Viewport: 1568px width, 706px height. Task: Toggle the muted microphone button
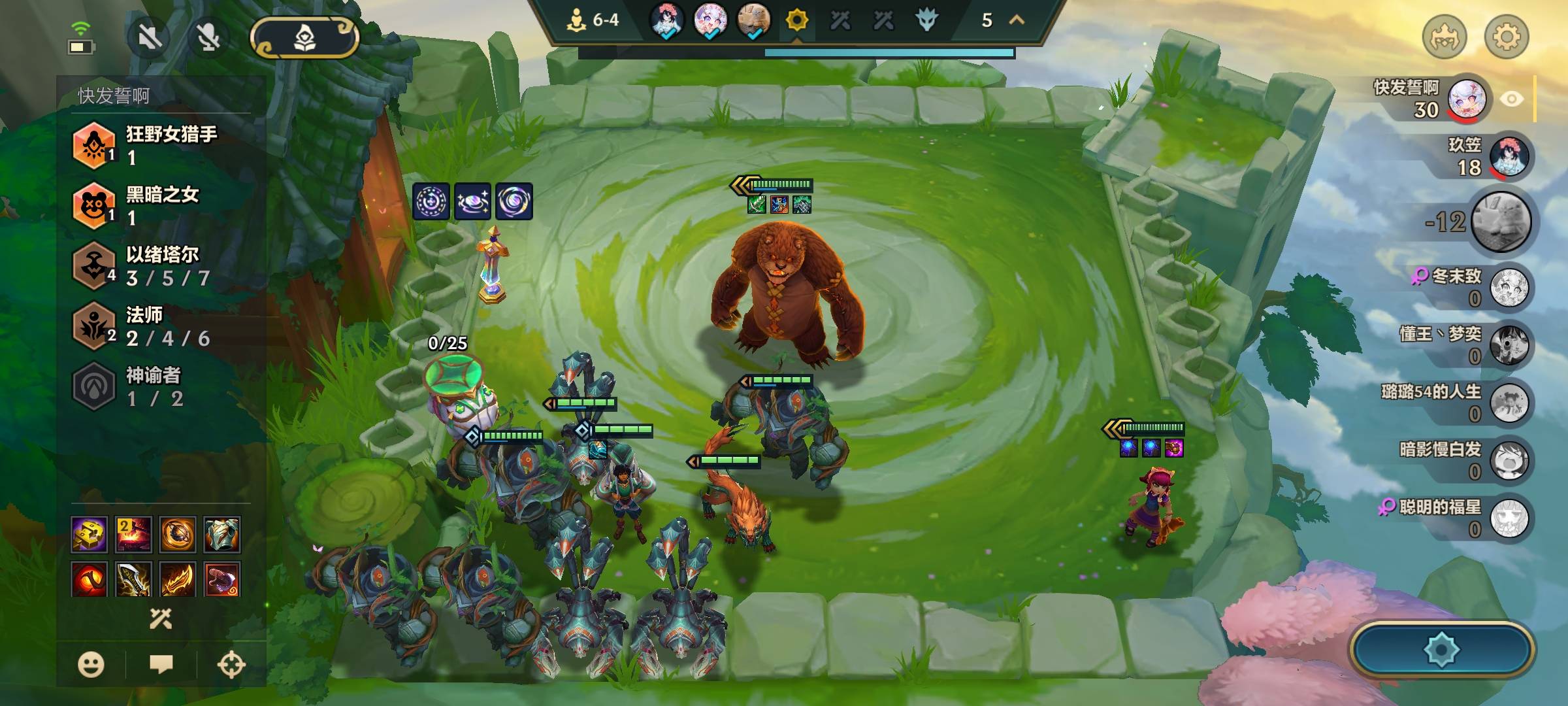coord(208,37)
